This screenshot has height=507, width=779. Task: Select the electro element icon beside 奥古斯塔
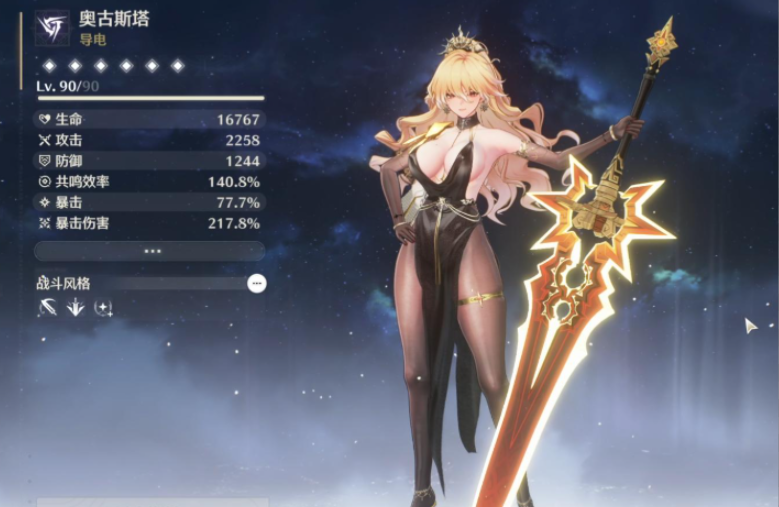53,27
